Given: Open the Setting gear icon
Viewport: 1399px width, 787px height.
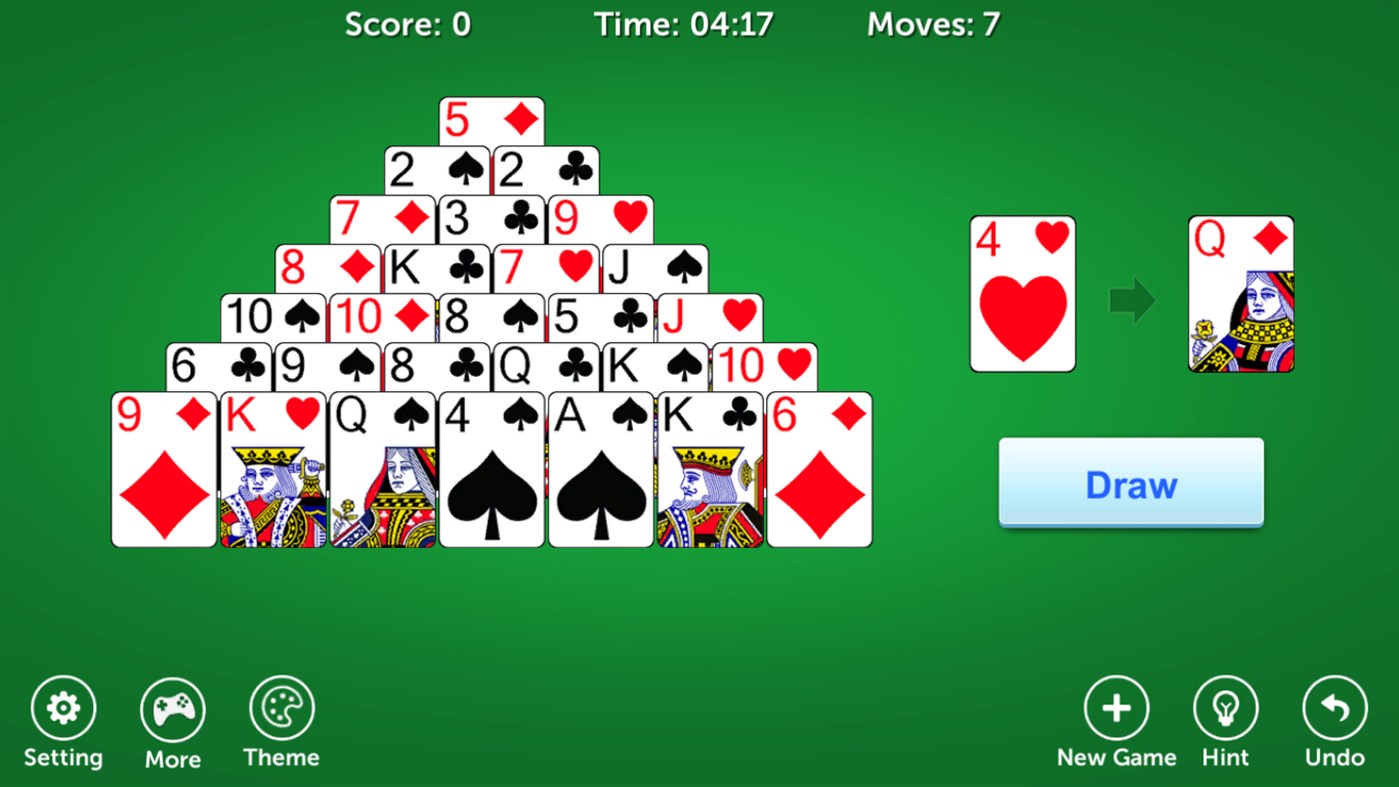Looking at the screenshot, I should (x=64, y=707).
